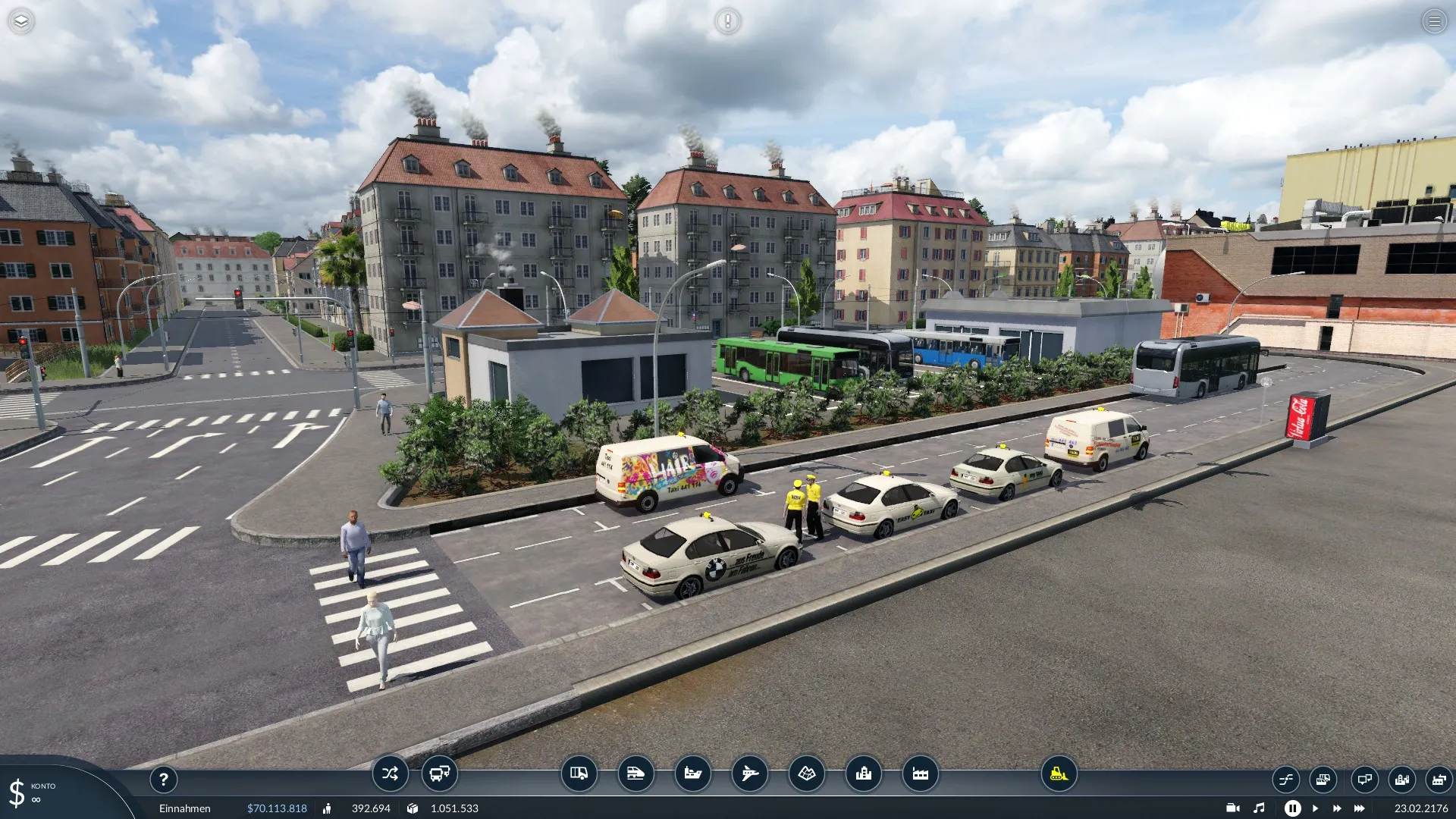Open the airplane construction menu
The width and height of the screenshot is (1456, 819).
point(749,773)
